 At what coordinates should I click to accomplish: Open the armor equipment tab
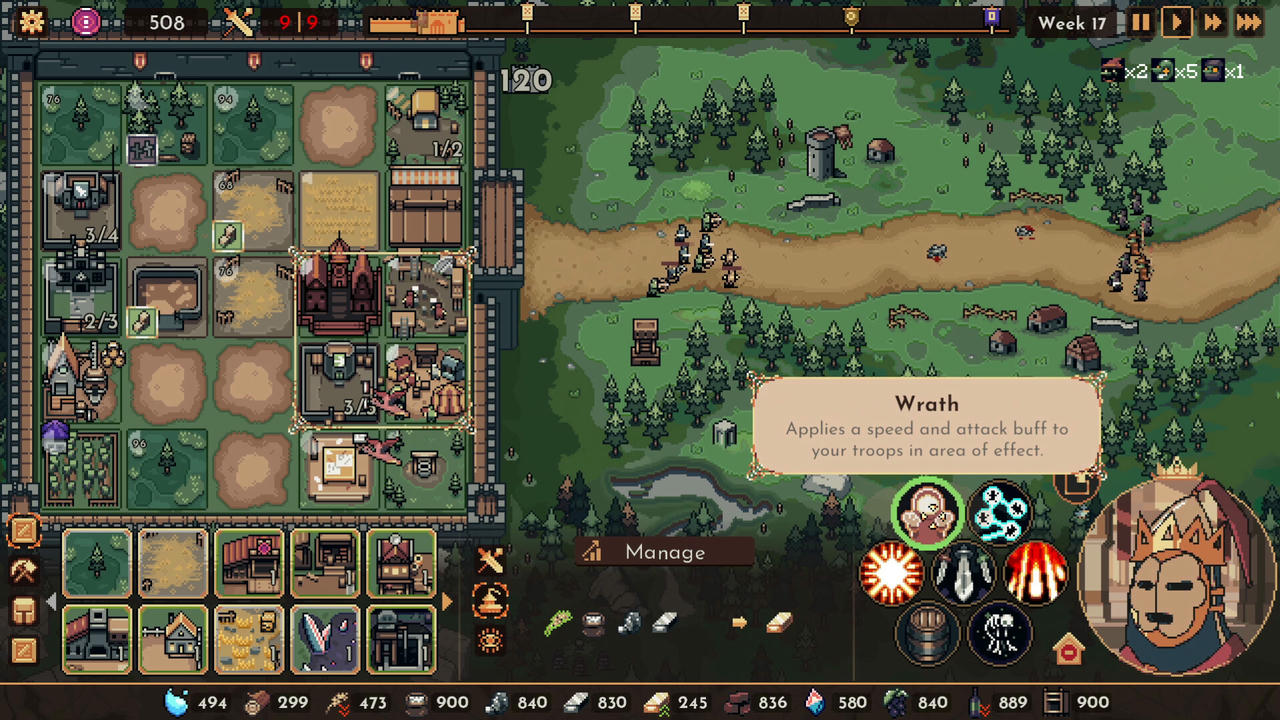pos(25,608)
